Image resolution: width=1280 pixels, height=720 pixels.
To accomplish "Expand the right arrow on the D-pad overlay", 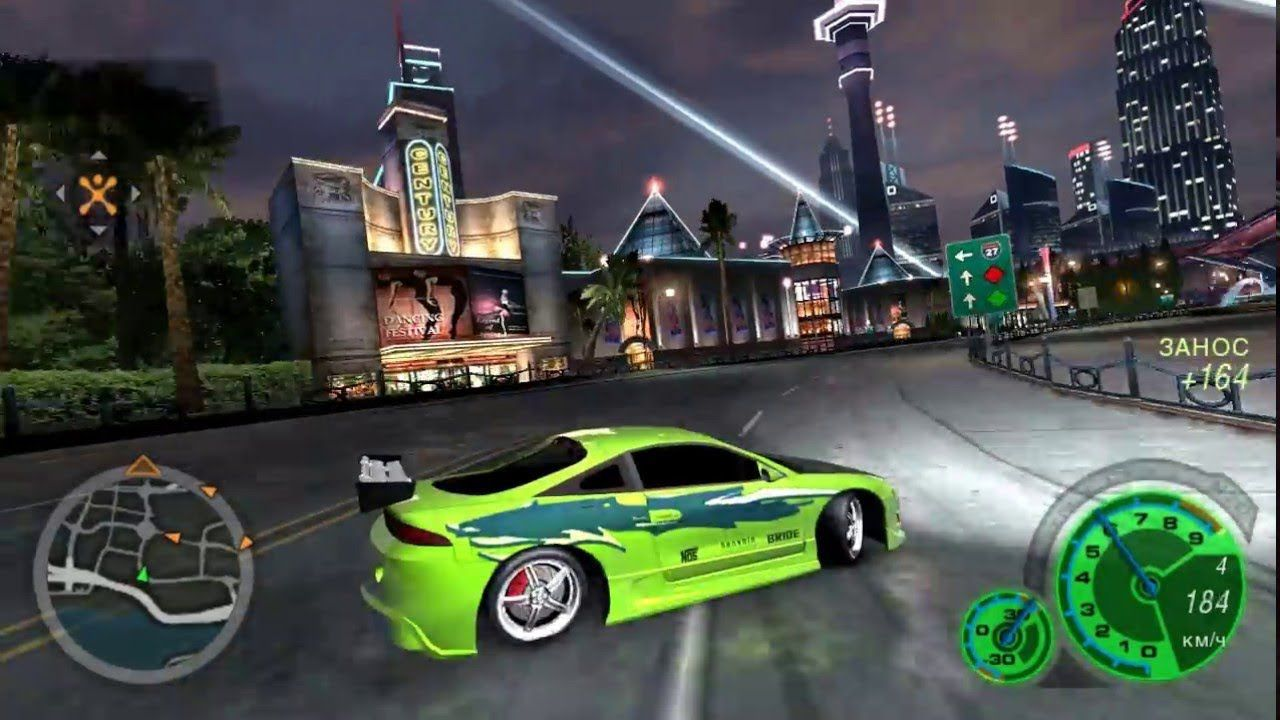I will tap(136, 192).
